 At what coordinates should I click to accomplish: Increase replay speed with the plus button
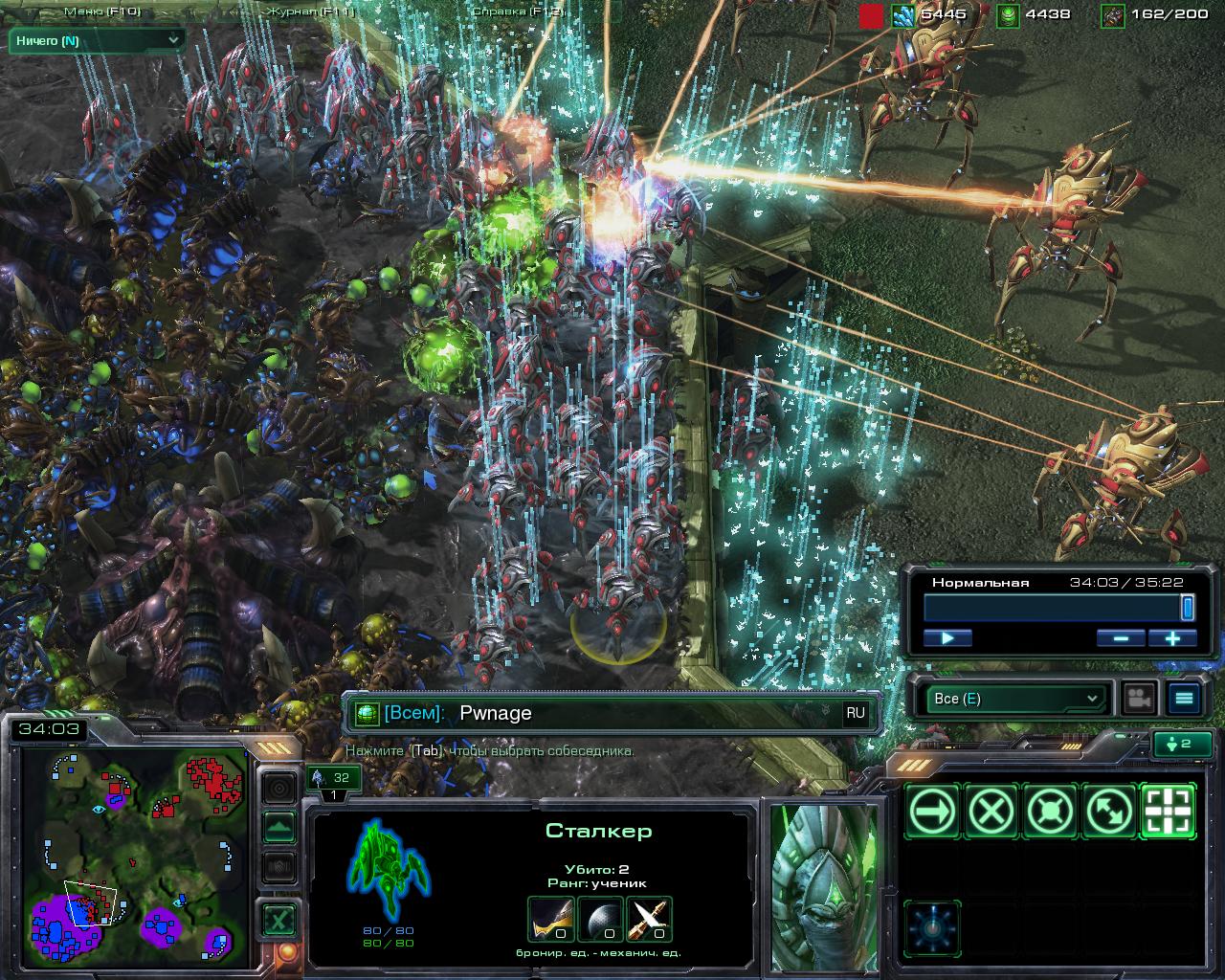pos(1172,637)
